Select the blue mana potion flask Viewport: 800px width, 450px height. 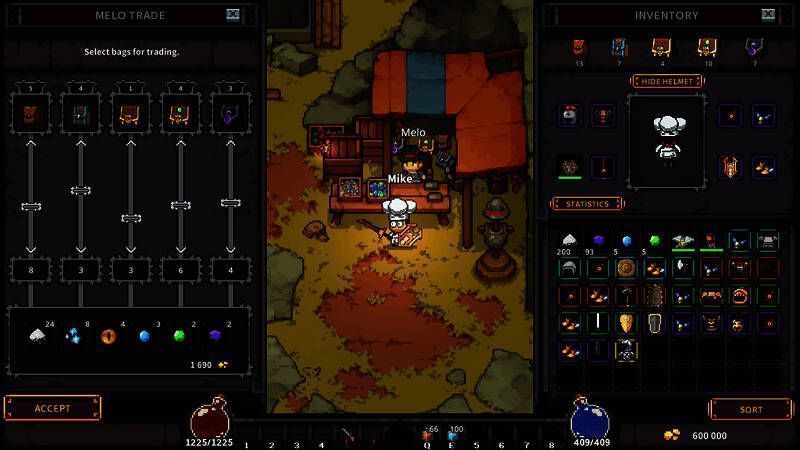[x=590, y=418]
